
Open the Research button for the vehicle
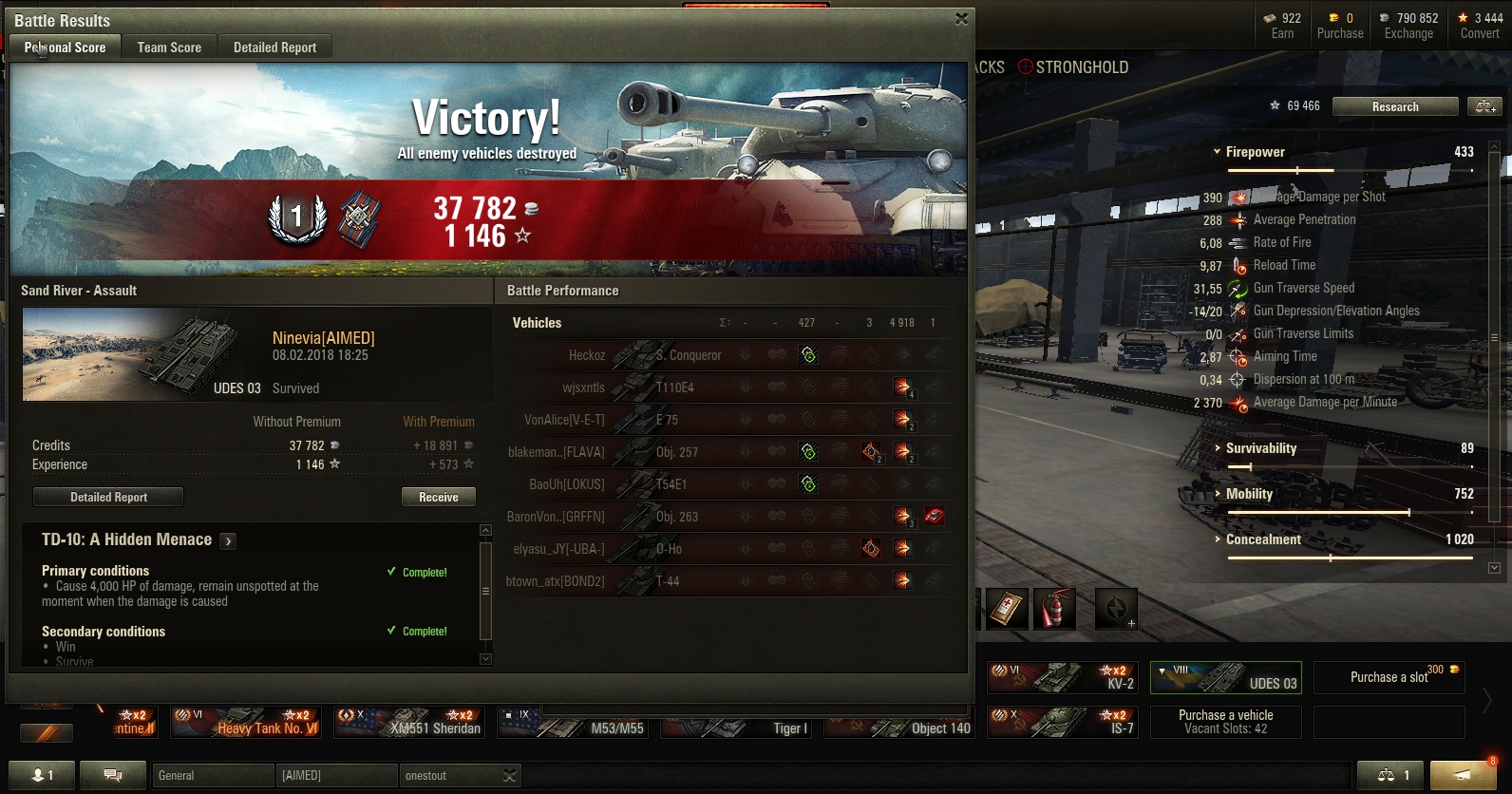click(x=1394, y=106)
